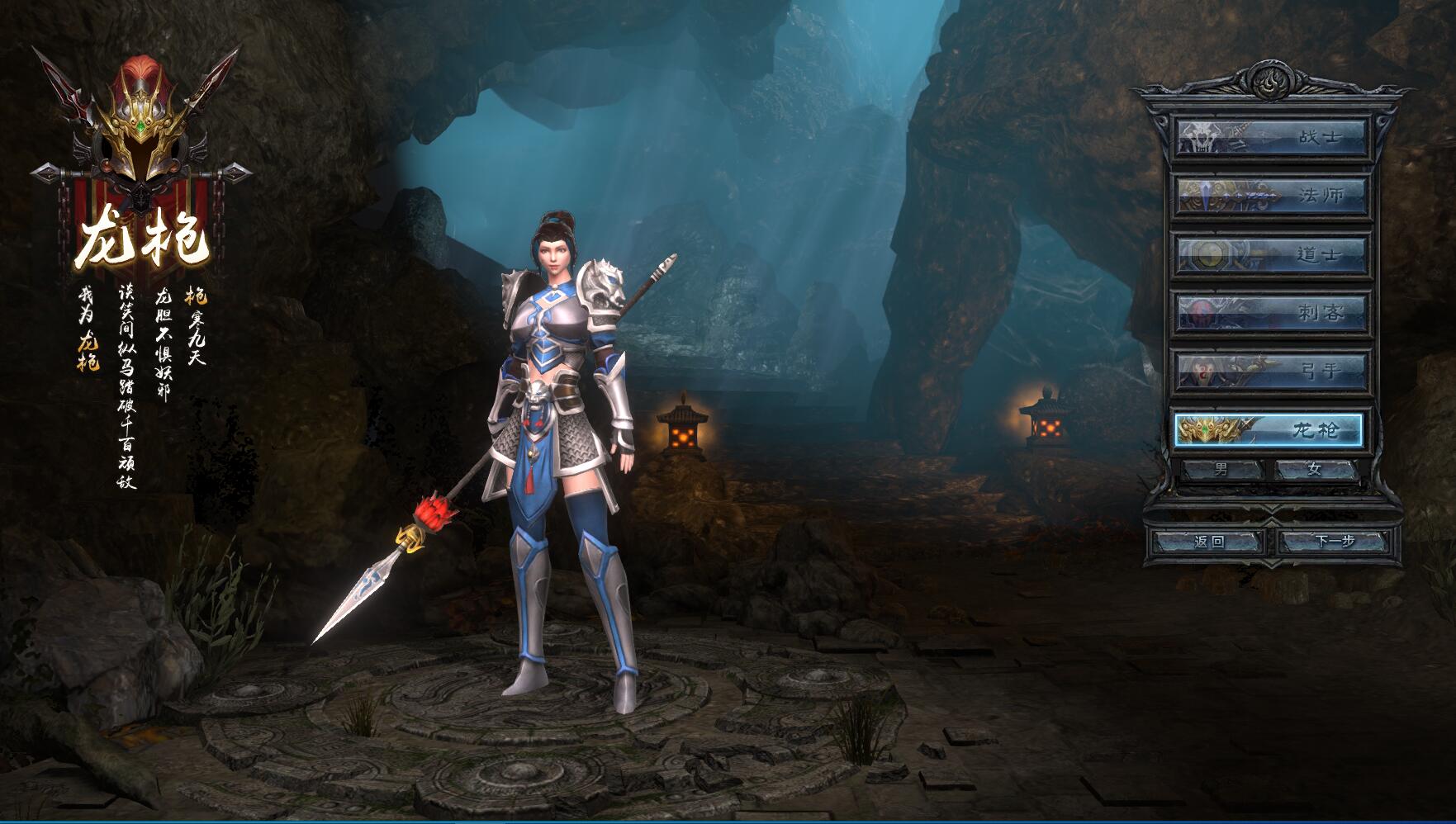The width and height of the screenshot is (1456, 824).
Task: Switch gender to 男 (male)
Action: tap(1222, 469)
